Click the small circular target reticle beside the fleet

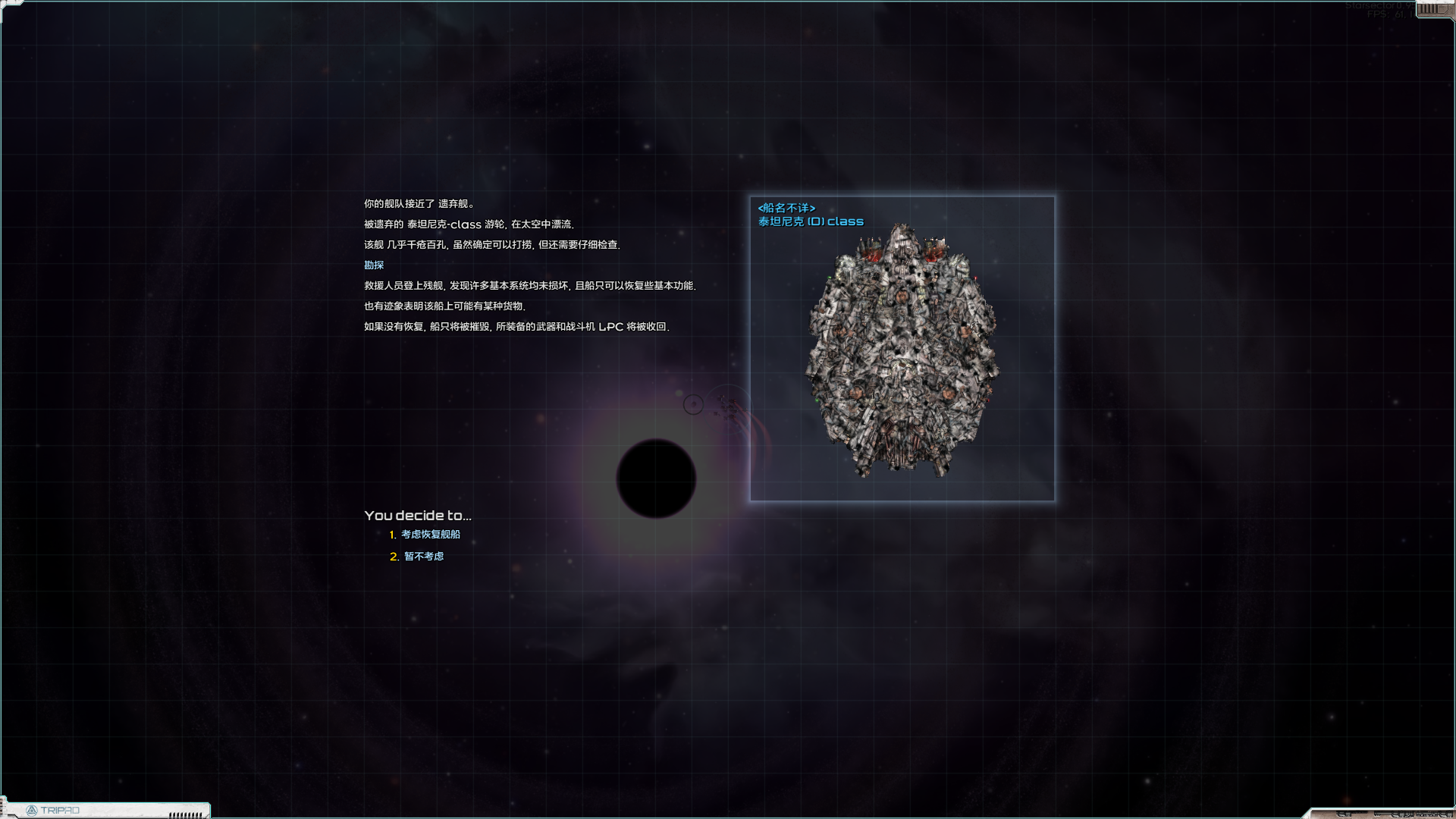click(x=693, y=404)
